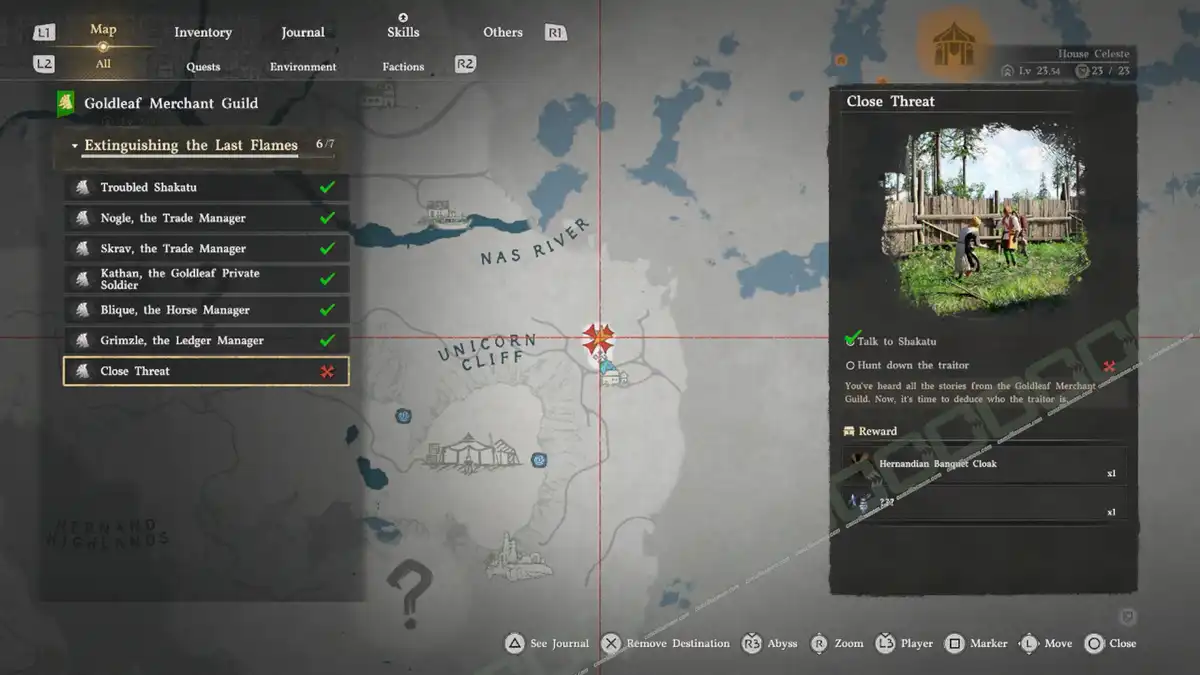Switch to the Factions filter

point(403,67)
